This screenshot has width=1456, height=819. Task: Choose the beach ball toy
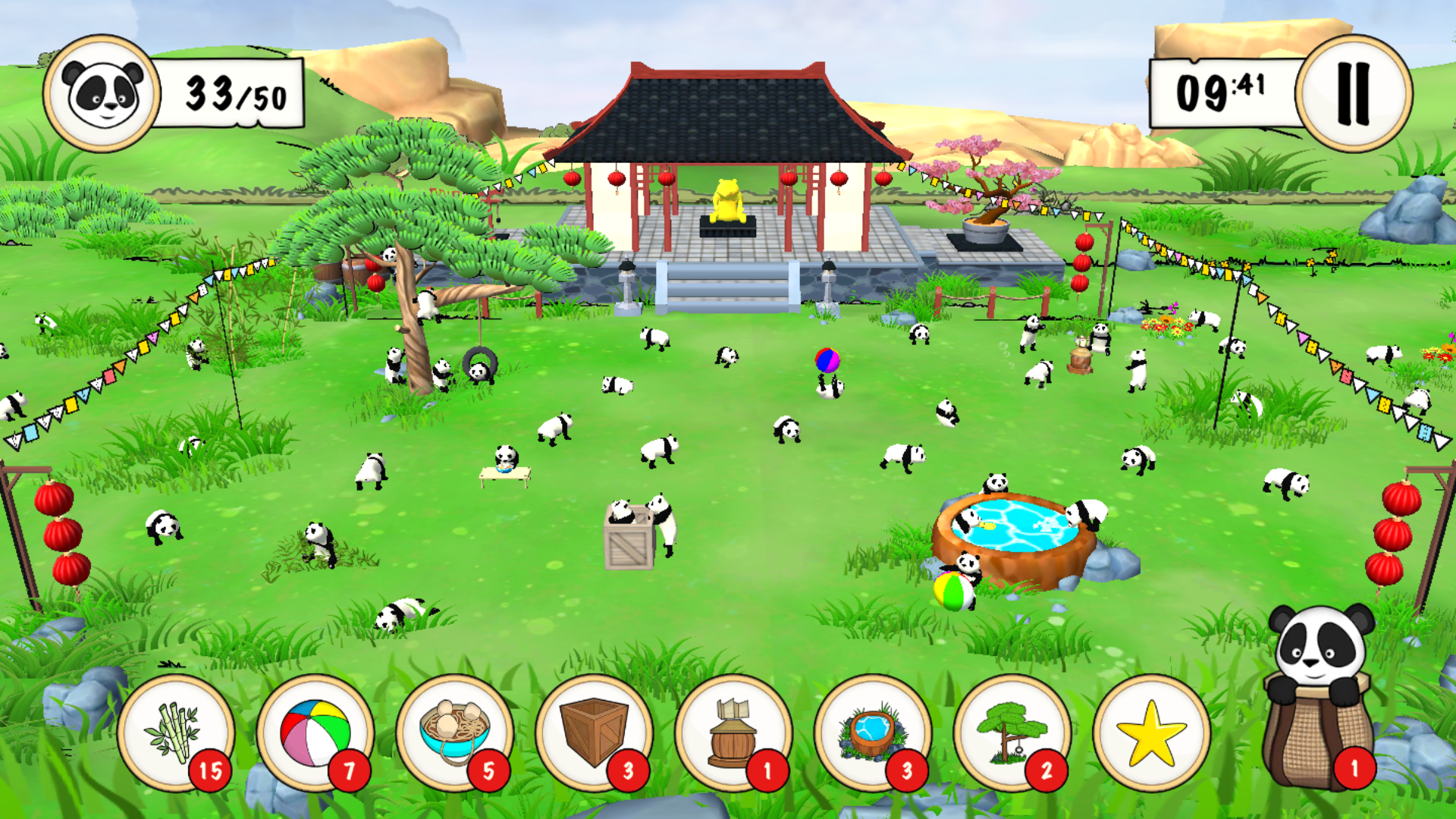point(315,733)
